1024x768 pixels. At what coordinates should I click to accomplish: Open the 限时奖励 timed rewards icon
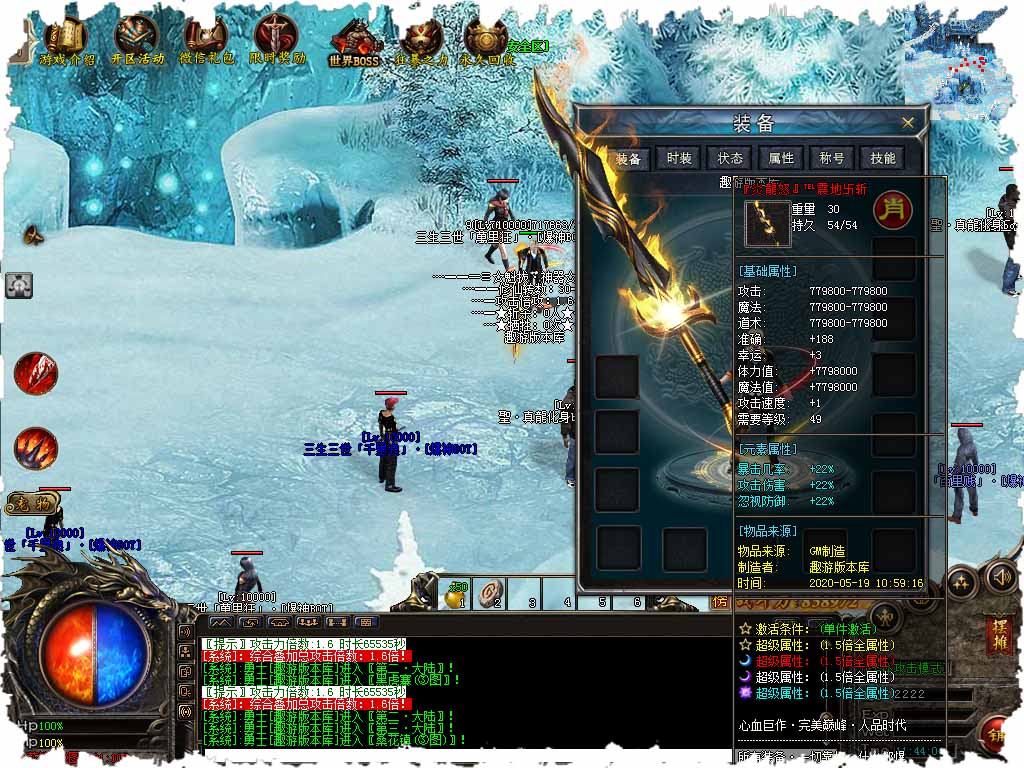tap(277, 40)
